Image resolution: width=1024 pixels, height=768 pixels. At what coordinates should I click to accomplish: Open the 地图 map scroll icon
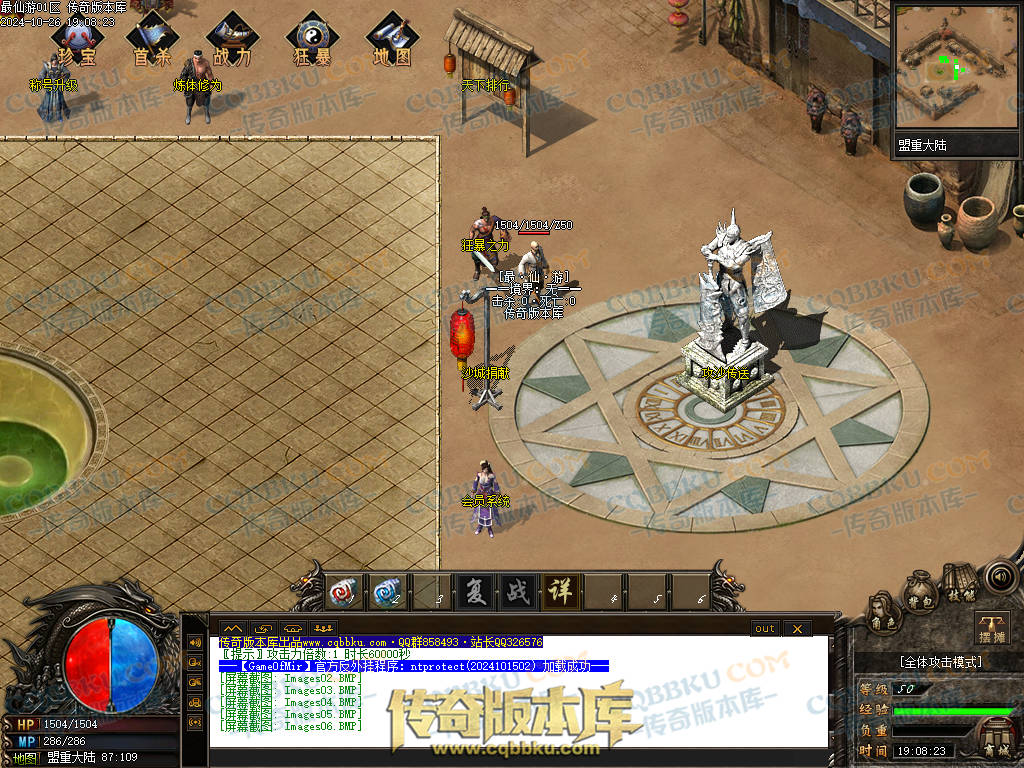pyautogui.click(x=392, y=41)
